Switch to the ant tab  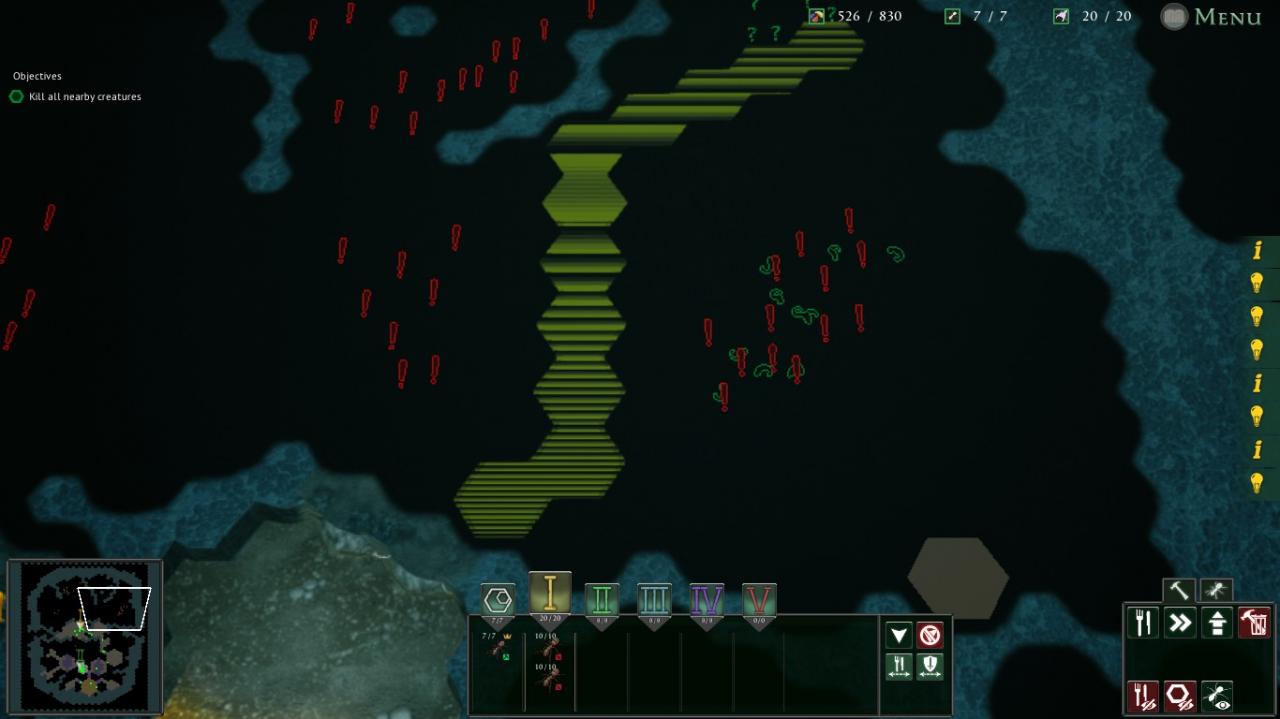click(x=1216, y=590)
